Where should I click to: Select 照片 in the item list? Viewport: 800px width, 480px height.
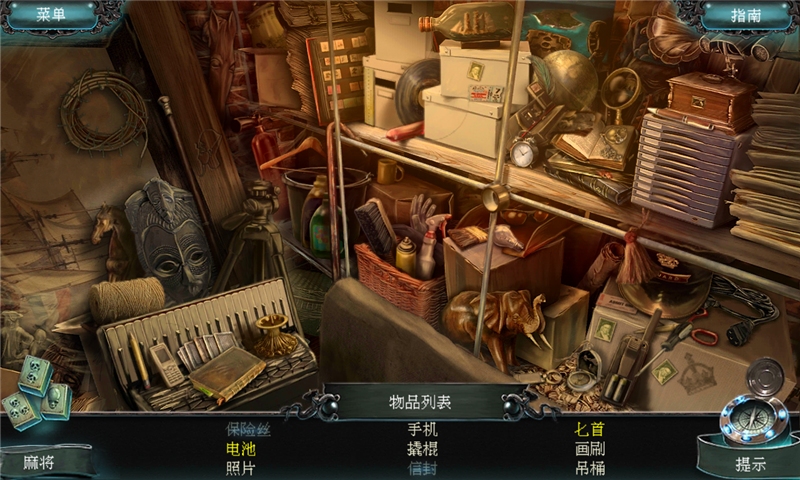pyautogui.click(x=241, y=468)
